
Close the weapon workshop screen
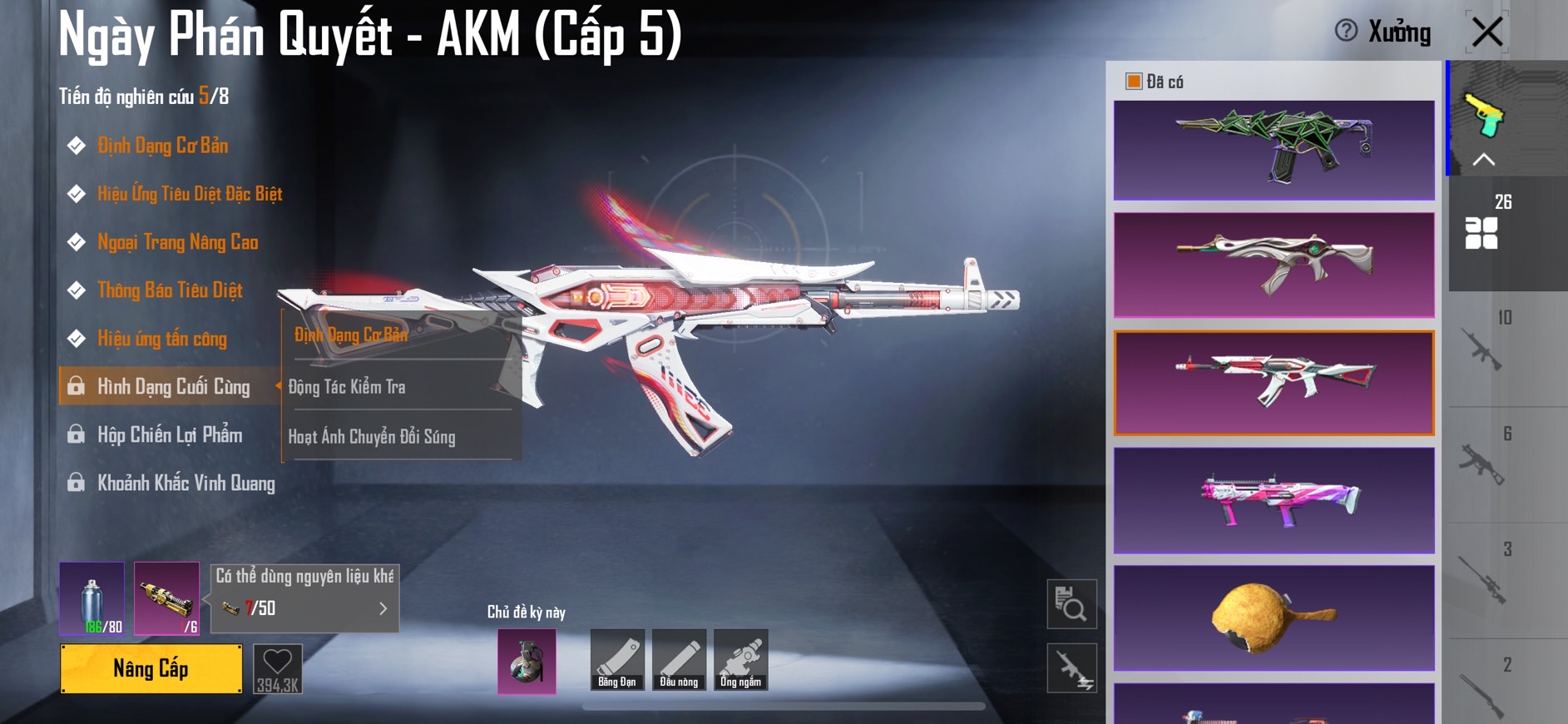coord(1486,32)
